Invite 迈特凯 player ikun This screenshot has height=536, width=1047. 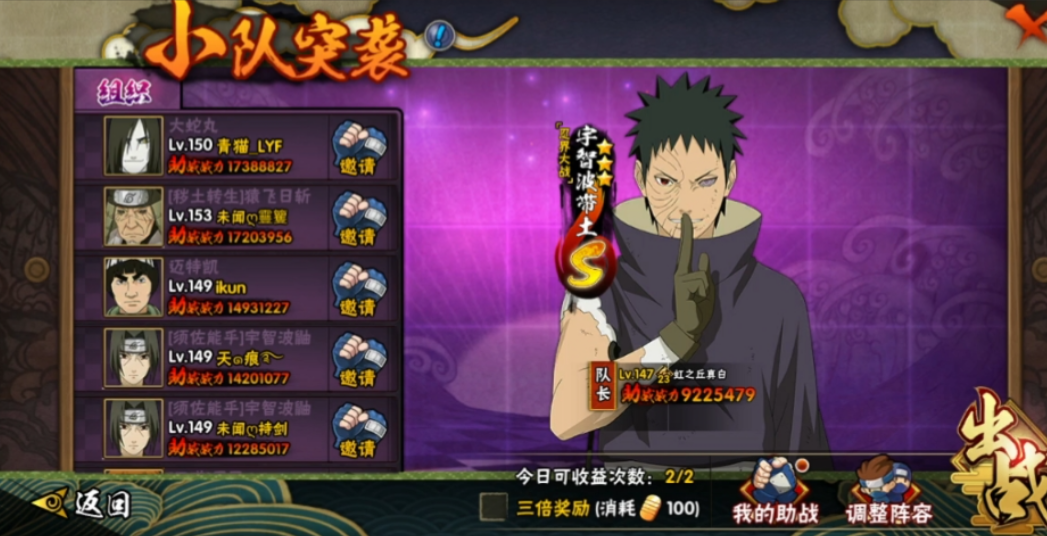pos(358,287)
